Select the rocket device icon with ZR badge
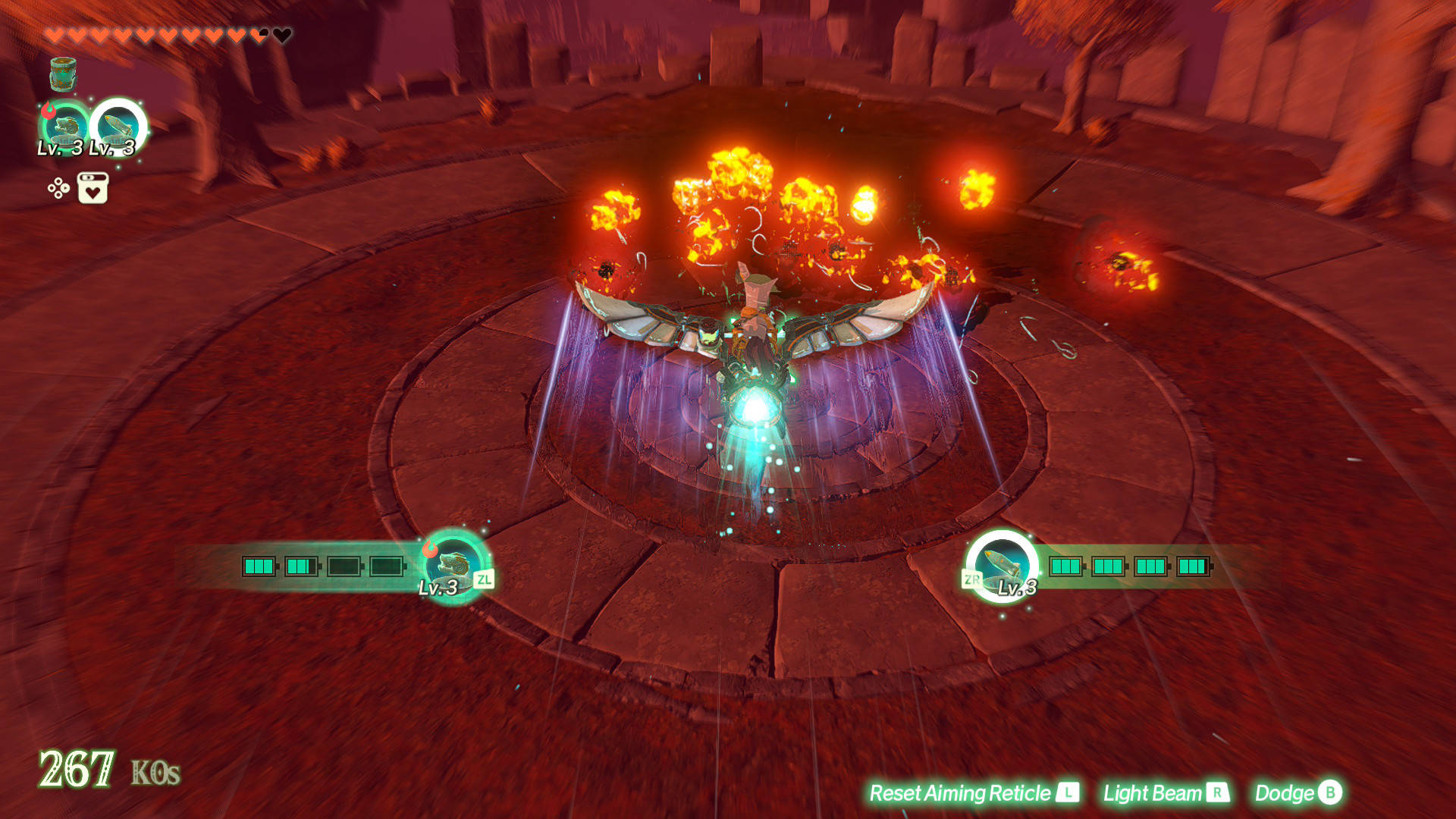This screenshot has width=1456, height=819. pos(1003,565)
